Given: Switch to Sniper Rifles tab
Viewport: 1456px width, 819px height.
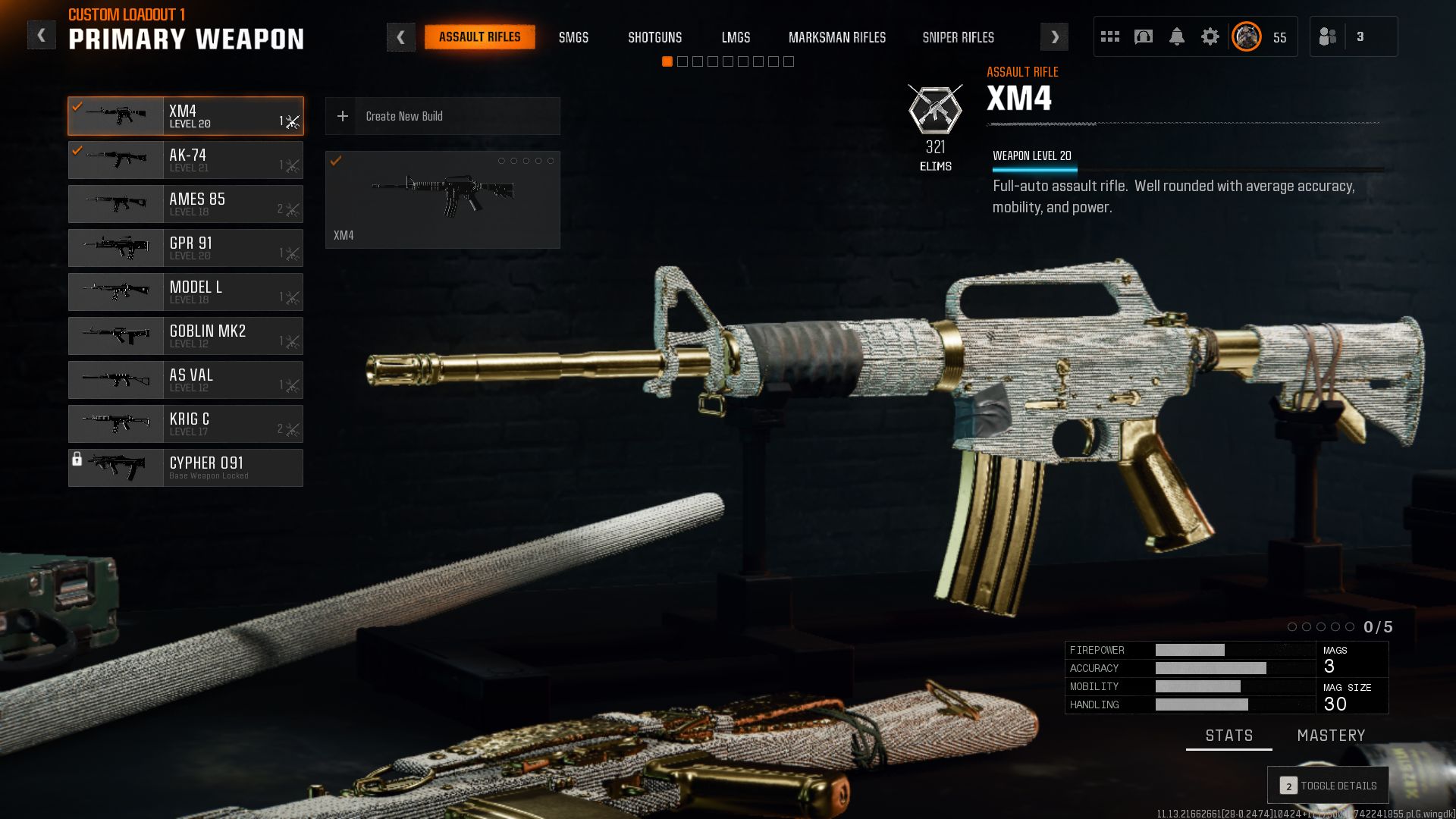Looking at the screenshot, I should click(x=958, y=37).
